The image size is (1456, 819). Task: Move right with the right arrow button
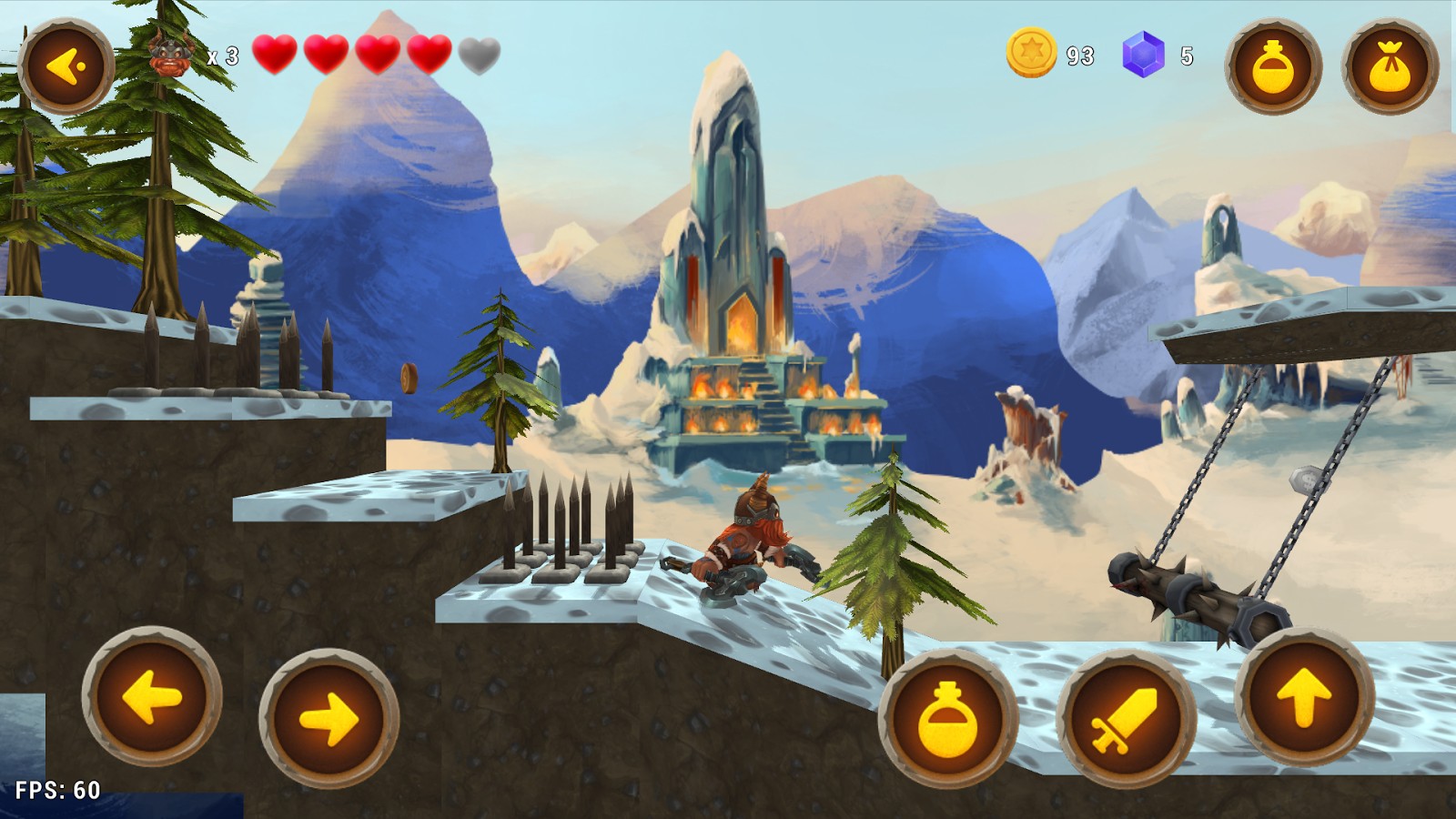[x=329, y=718]
